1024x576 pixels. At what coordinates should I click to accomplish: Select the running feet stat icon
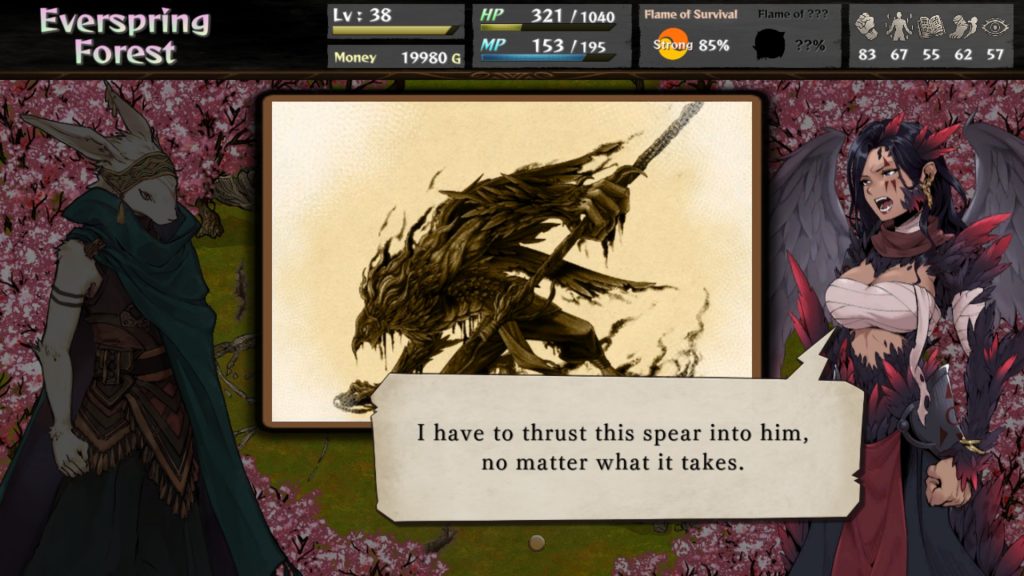click(963, 26)
